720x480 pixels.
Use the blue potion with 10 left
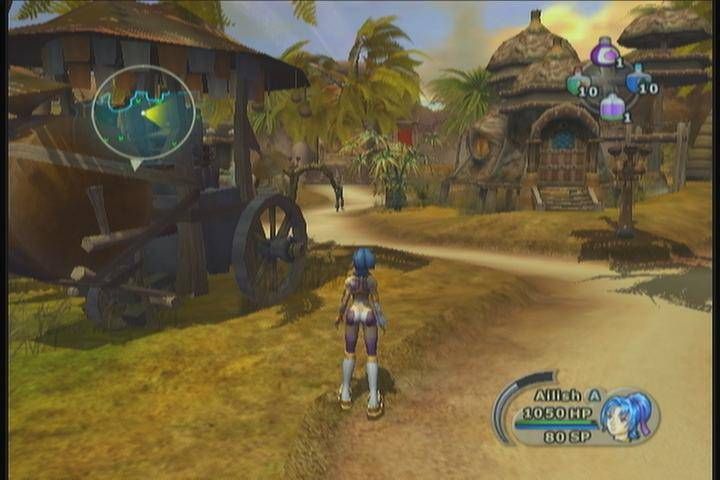click(x=637, y=81)
